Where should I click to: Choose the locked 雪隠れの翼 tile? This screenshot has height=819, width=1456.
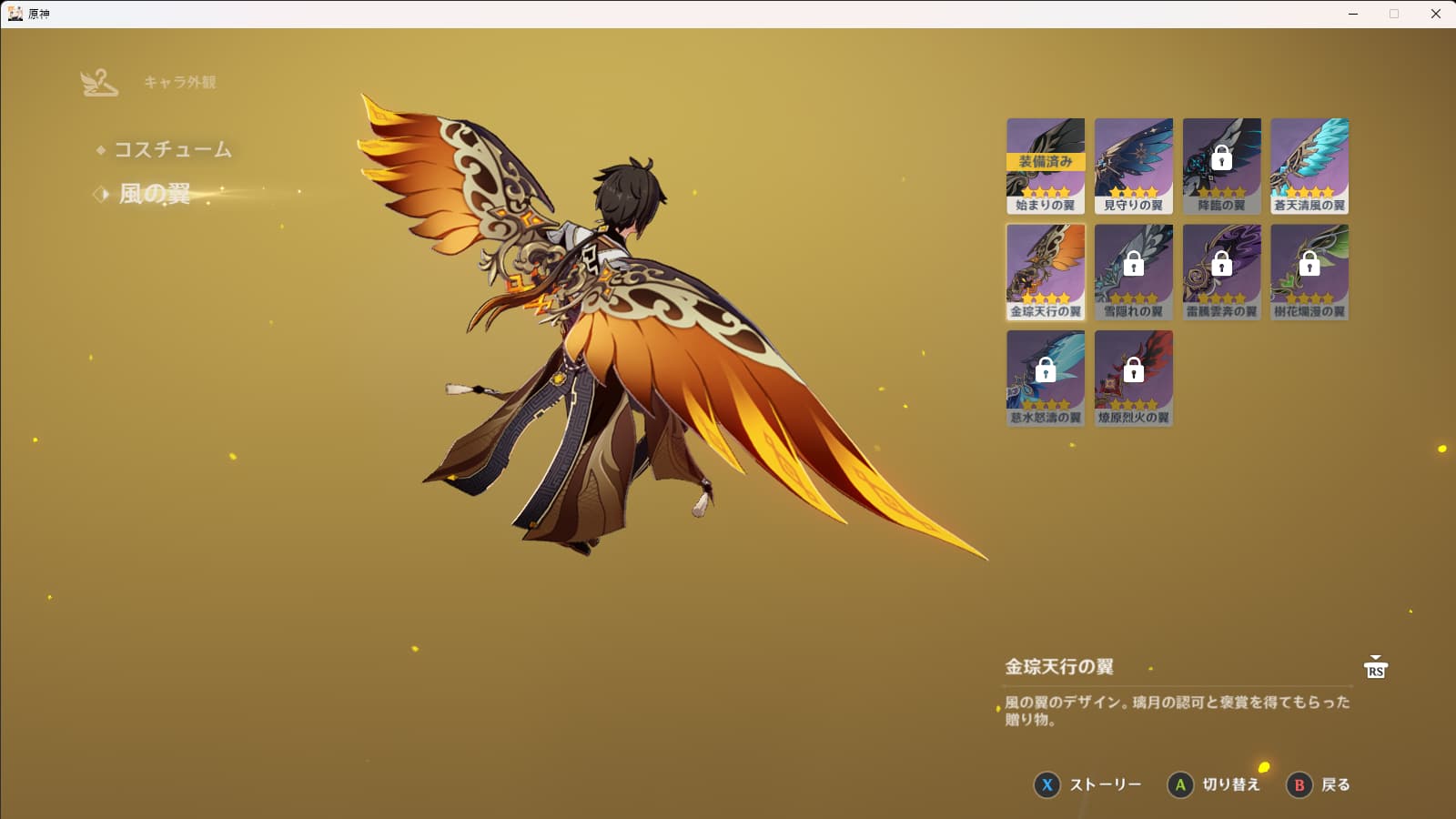(1133, 271)
